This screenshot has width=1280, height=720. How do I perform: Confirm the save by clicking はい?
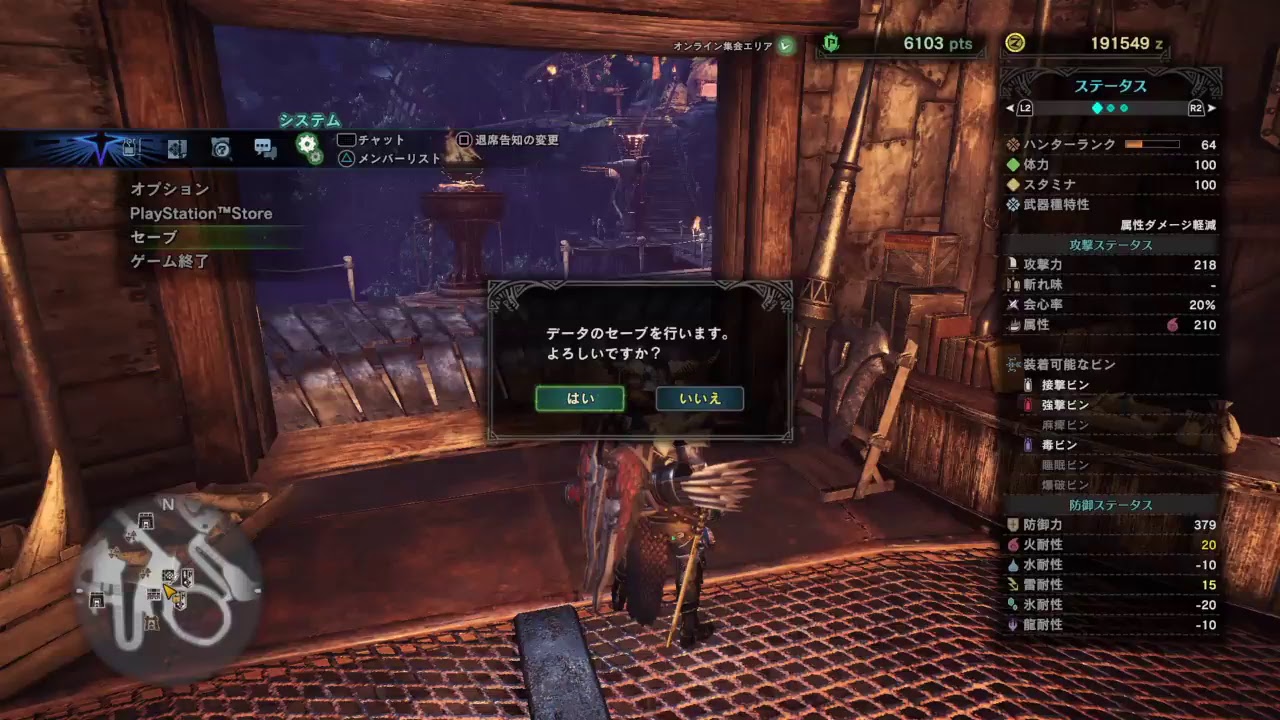pos(580,398)
